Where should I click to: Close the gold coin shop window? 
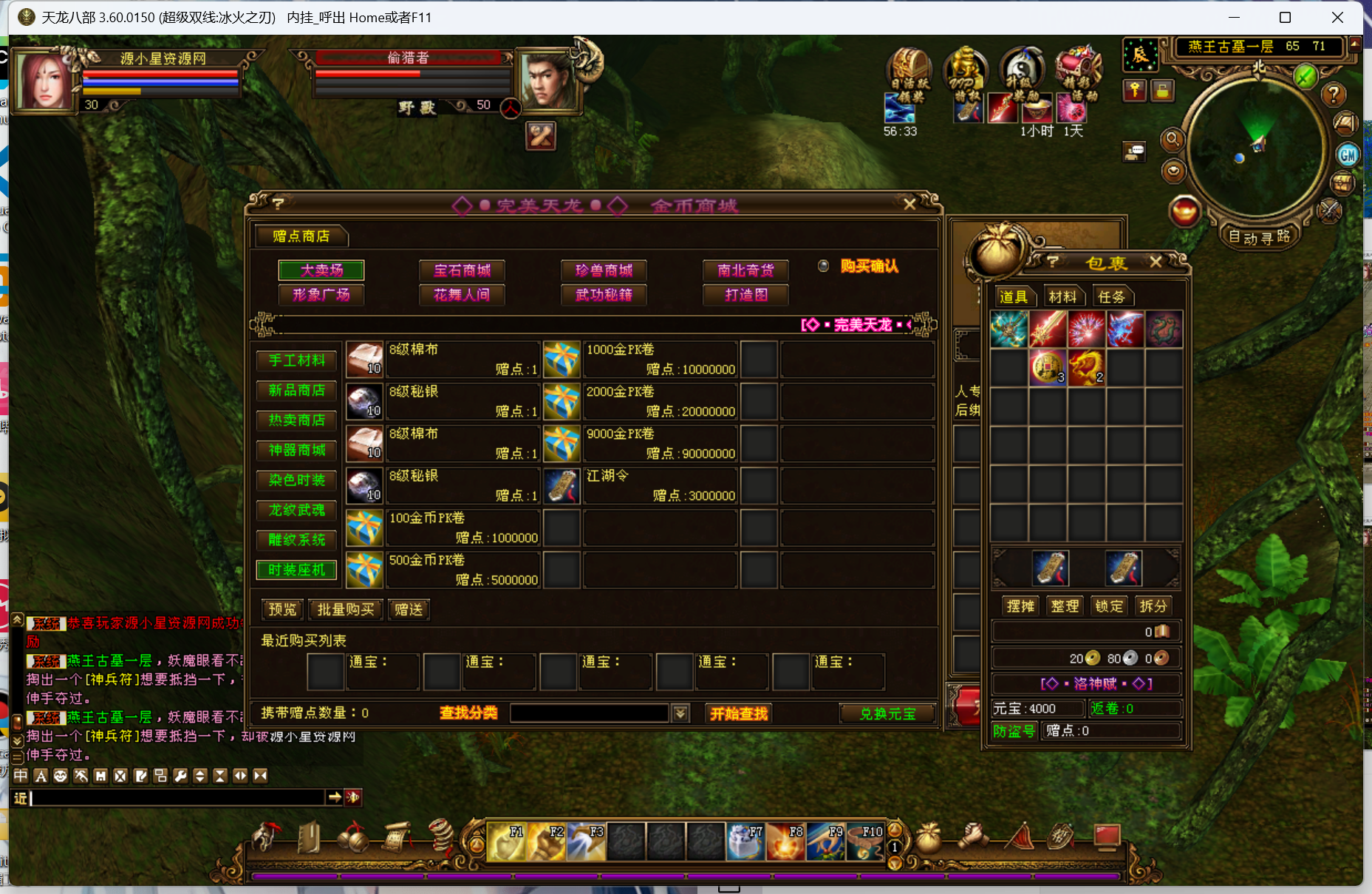point(909,204)
